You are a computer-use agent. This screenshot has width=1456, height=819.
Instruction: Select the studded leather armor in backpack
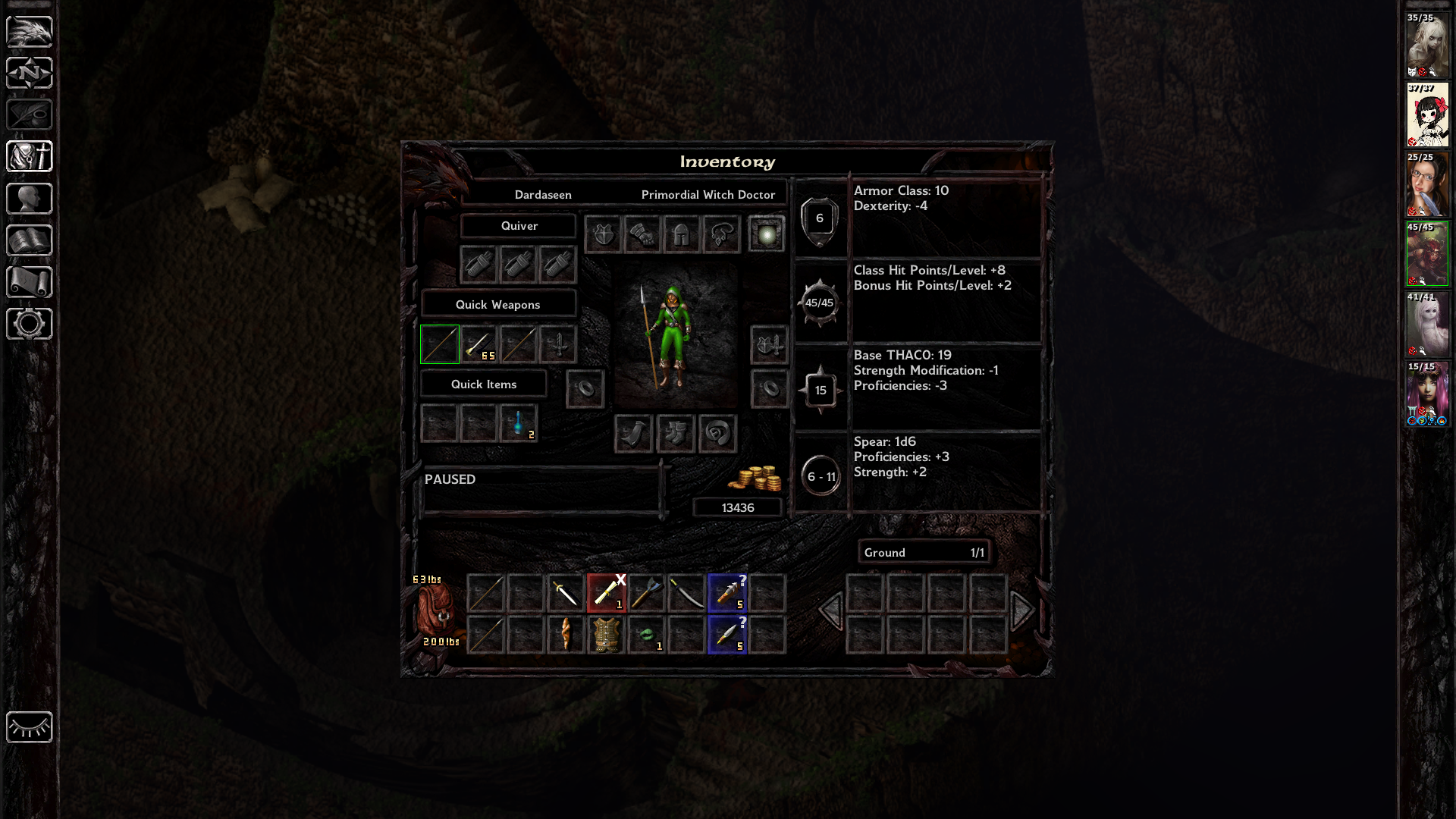(x=606, y=634)
